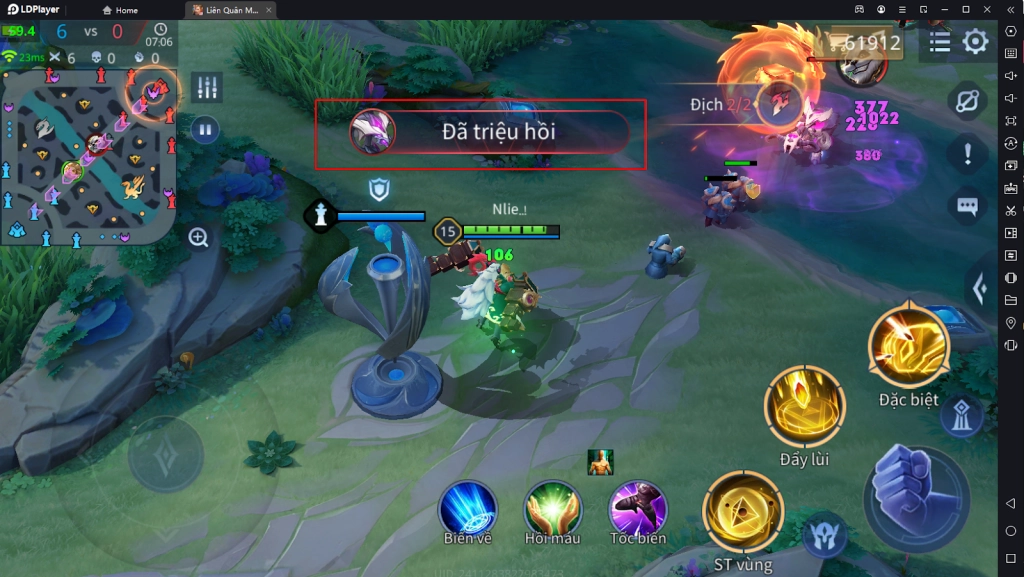The image size is (1024, 577).
Task: Use the Đẩy lùi skill
Action: [804, 407]
